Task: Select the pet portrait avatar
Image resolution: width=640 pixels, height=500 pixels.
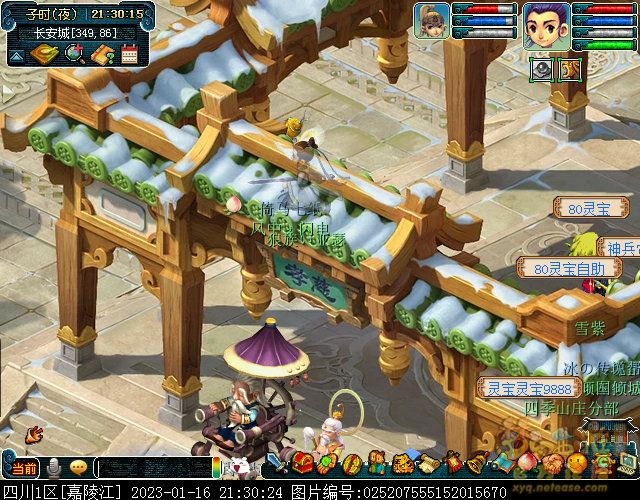Action: pos(431,20)
